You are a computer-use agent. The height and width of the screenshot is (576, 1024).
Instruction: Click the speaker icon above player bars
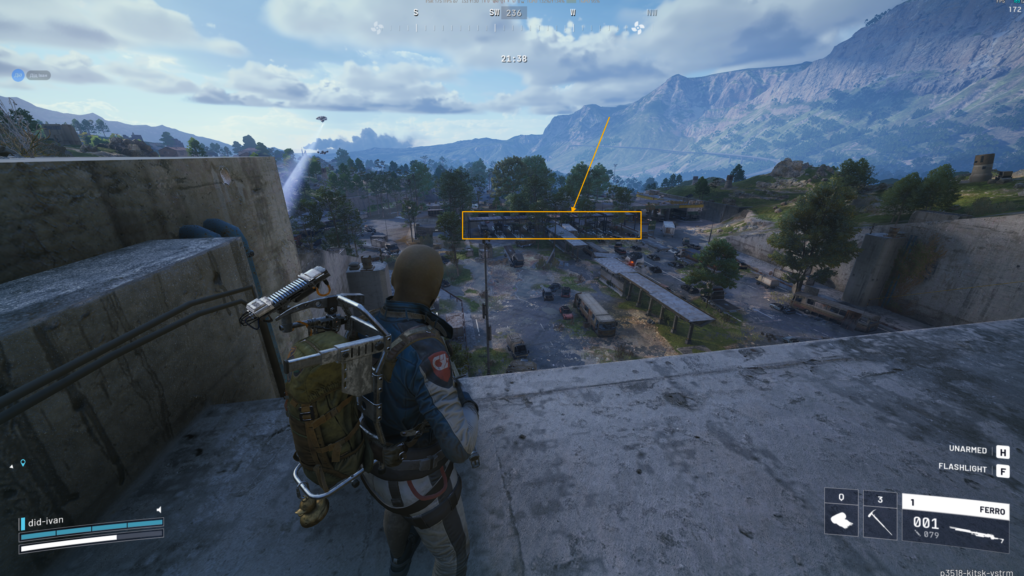158,510
